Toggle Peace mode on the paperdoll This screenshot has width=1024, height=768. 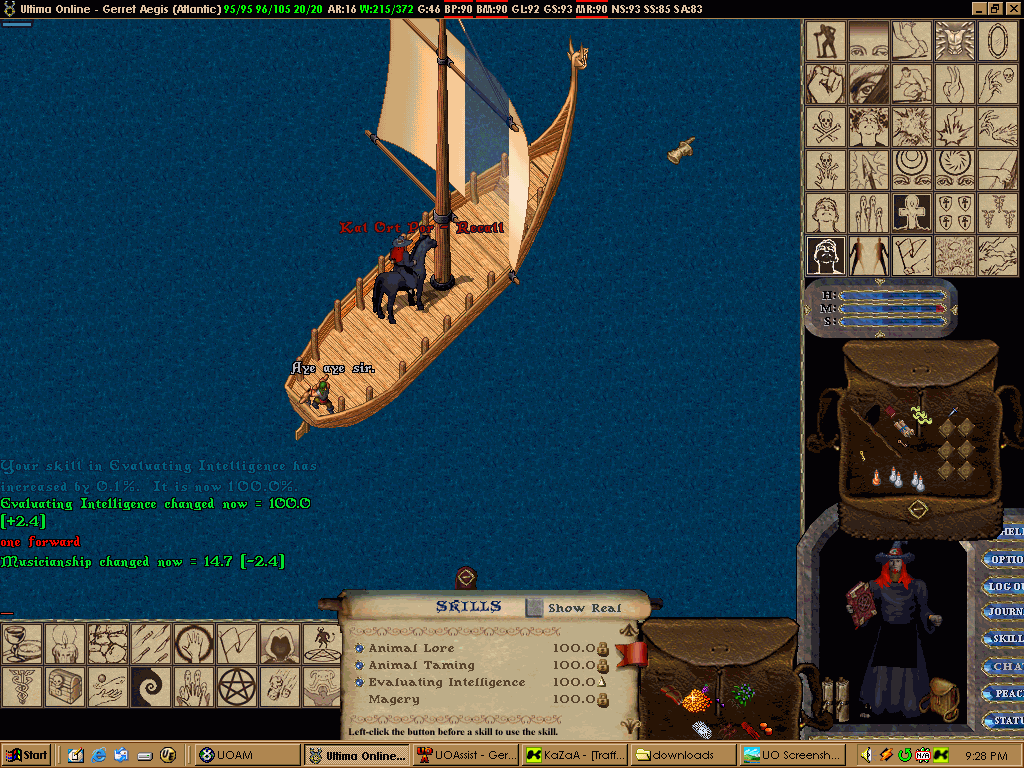[1005, 693]
